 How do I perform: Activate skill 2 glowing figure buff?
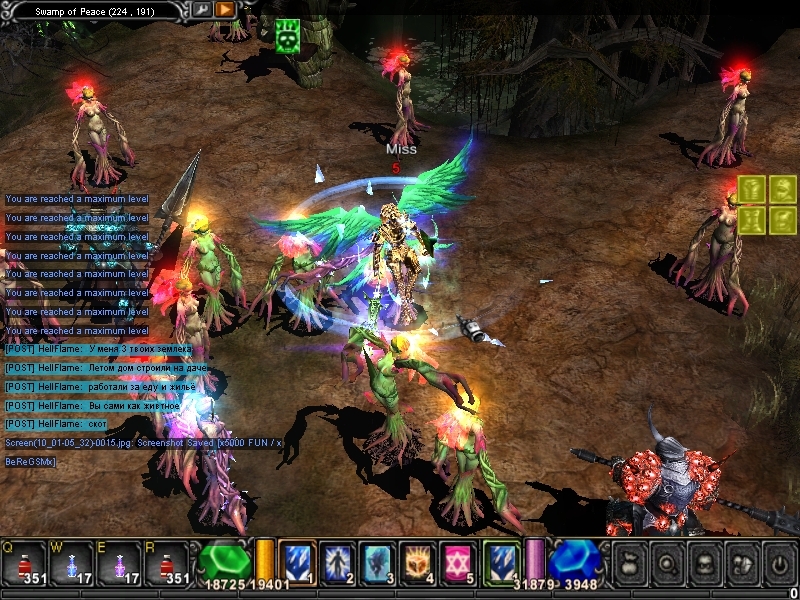337,562
